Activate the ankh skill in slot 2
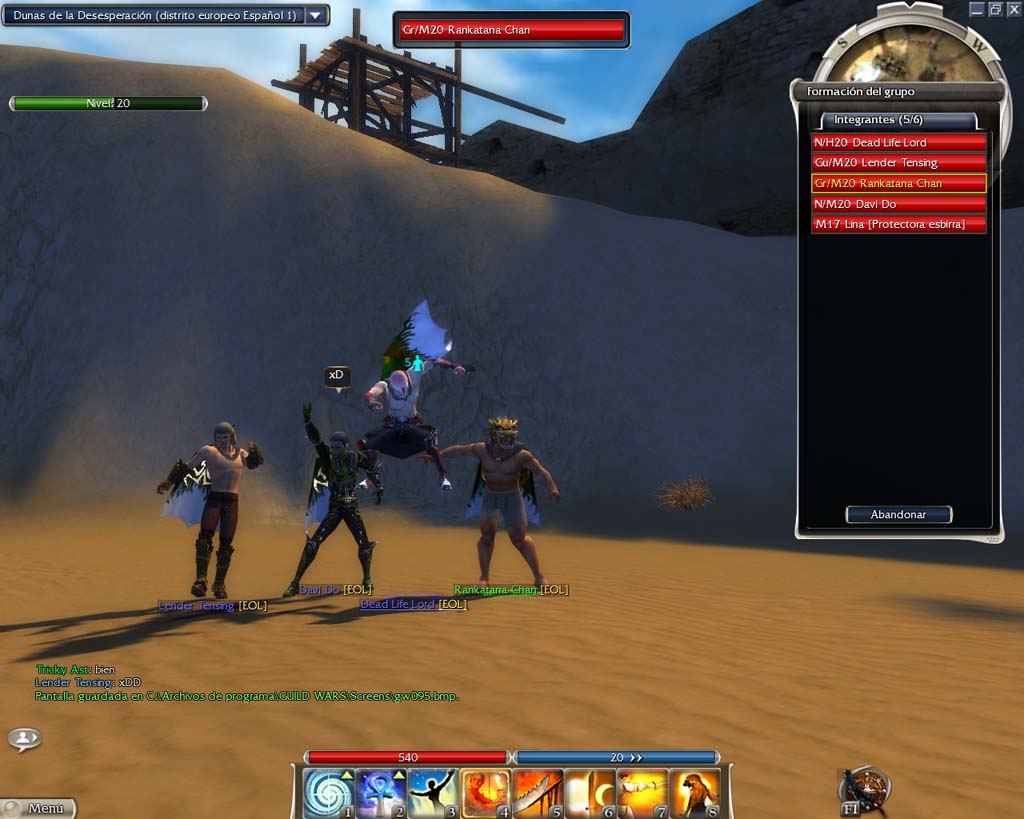Image resolution: width=1024 pixels, height=819 pixels. coord(381,794)
